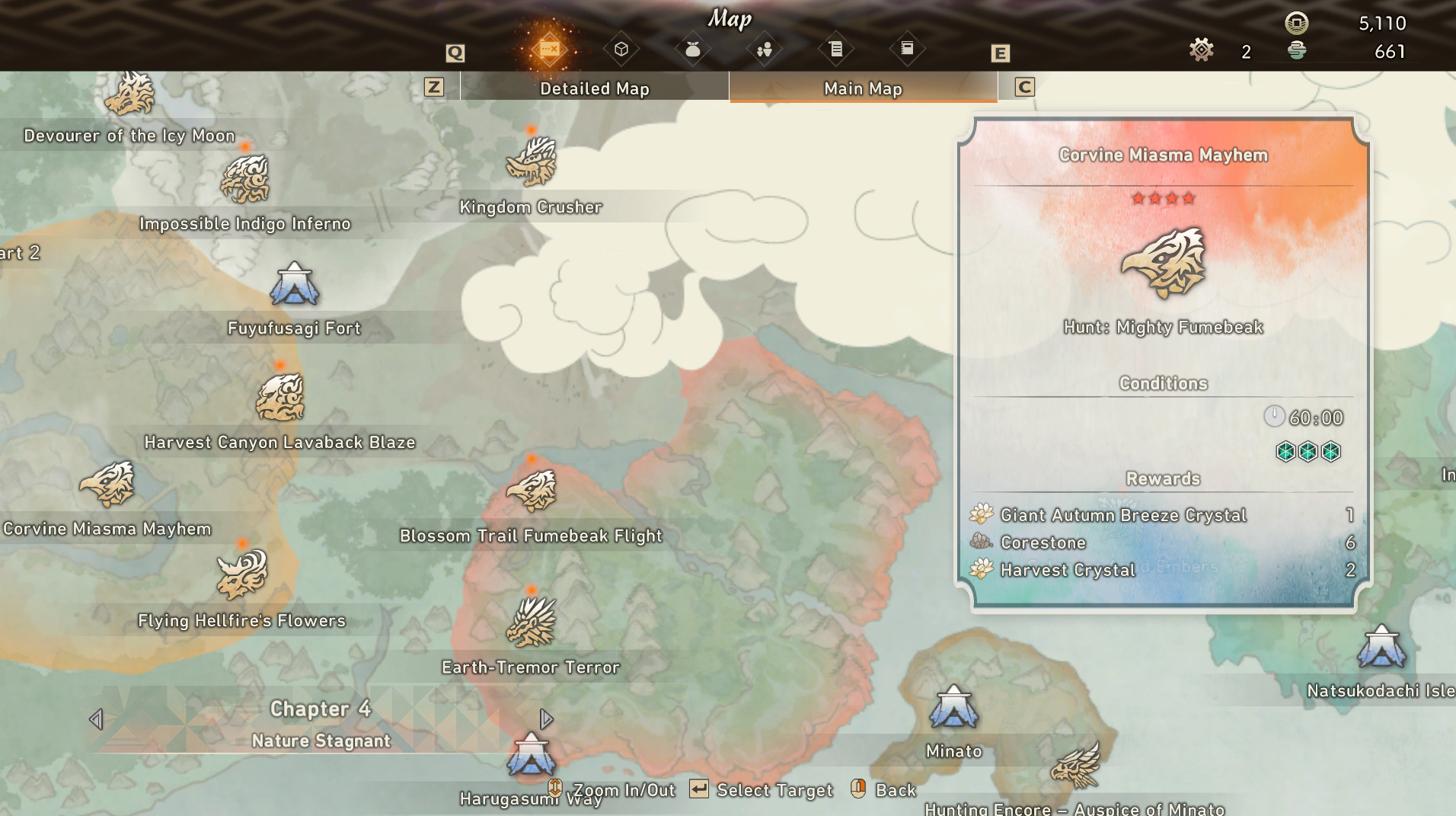Open the party members menu tab
Viewport: 1456px width, 816px height.
pos(764,50)
